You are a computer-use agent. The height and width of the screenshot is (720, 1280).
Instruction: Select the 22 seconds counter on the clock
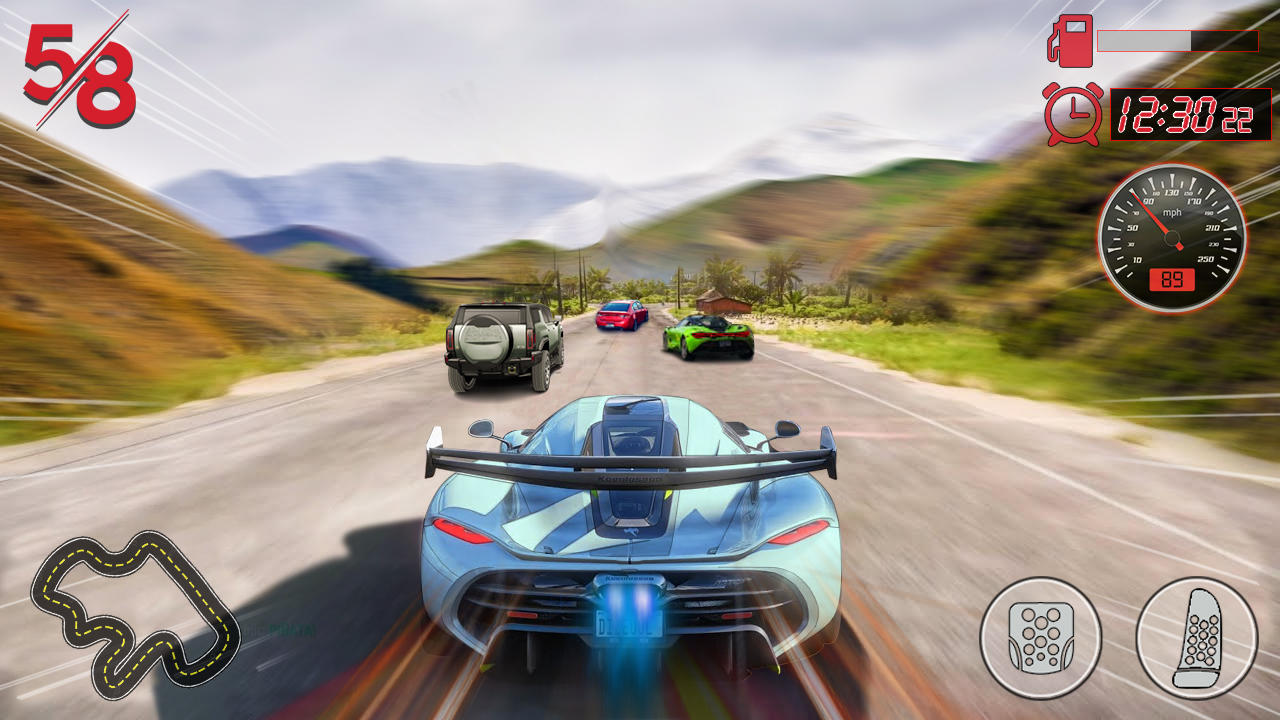click(1237, 118)
